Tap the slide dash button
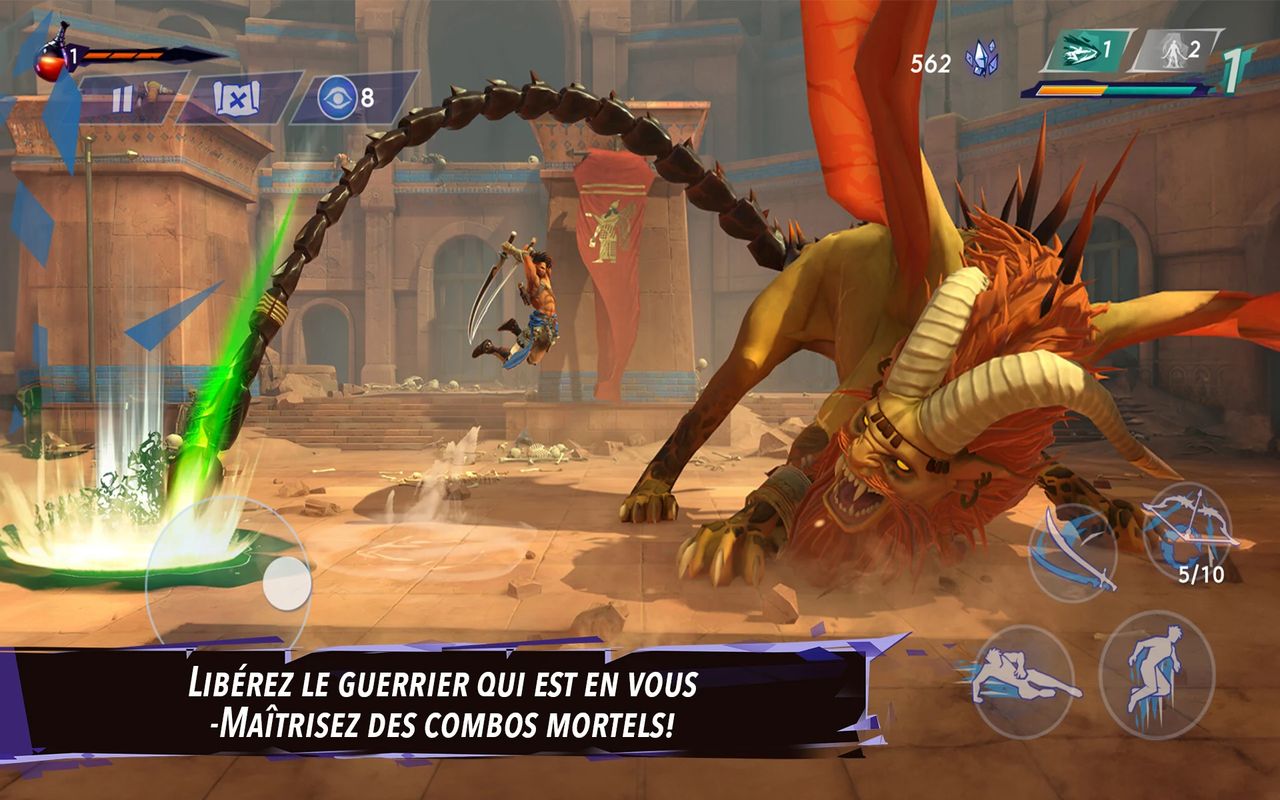Viewport: 1280px width, 800px height. point(1021,679)
